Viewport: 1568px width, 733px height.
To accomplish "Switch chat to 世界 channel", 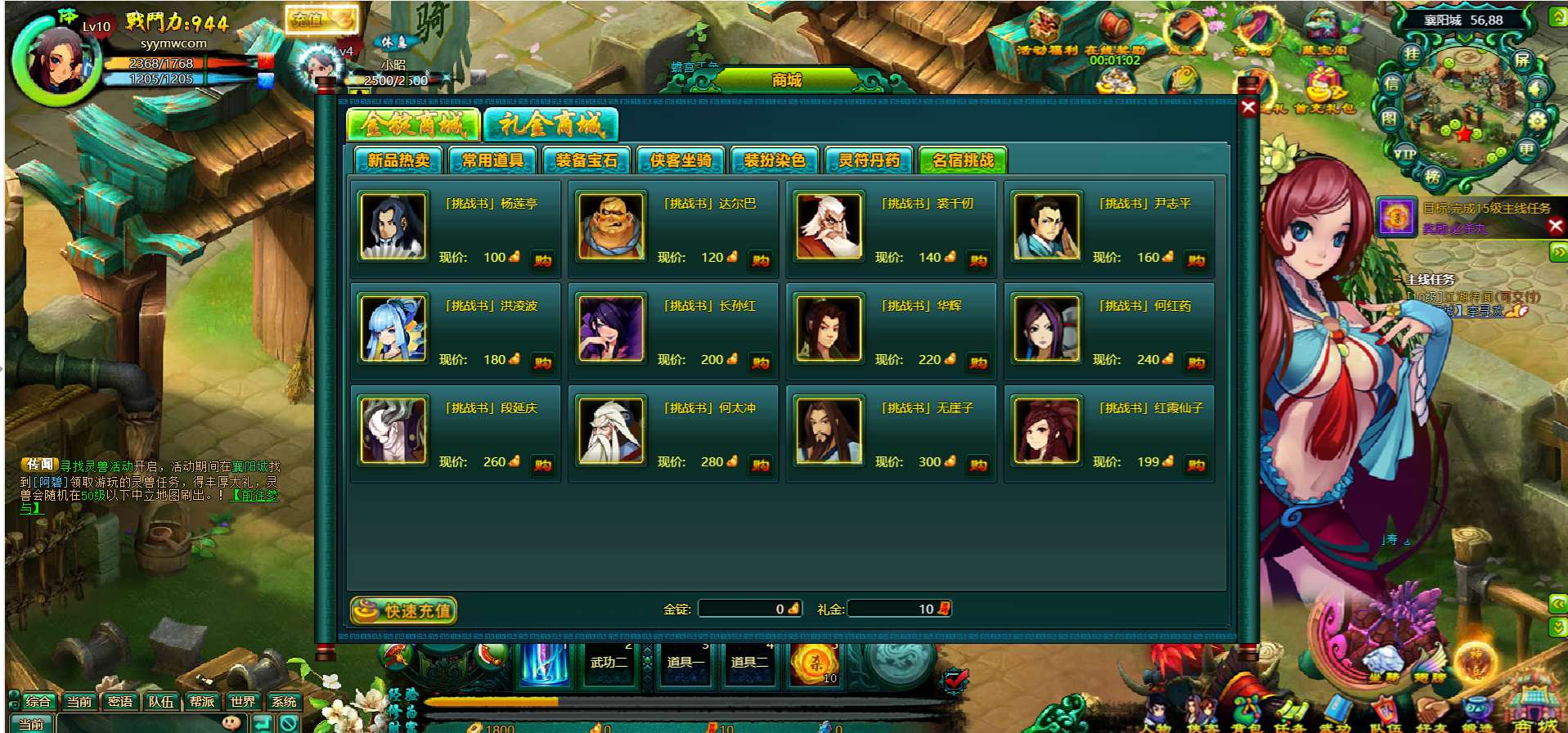I will (243, 701).
